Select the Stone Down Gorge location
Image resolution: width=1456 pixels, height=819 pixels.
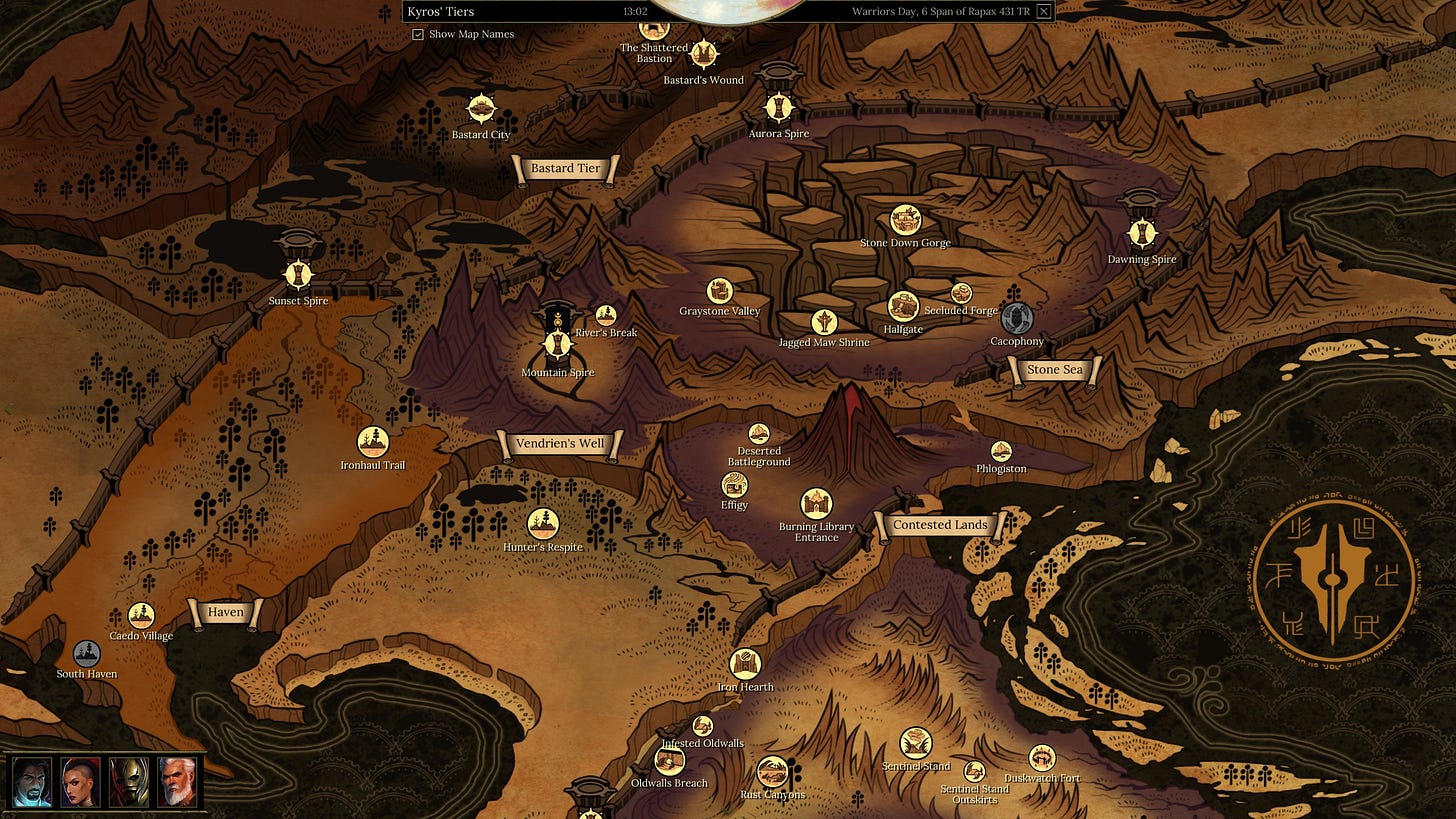(x=905, y=219)
